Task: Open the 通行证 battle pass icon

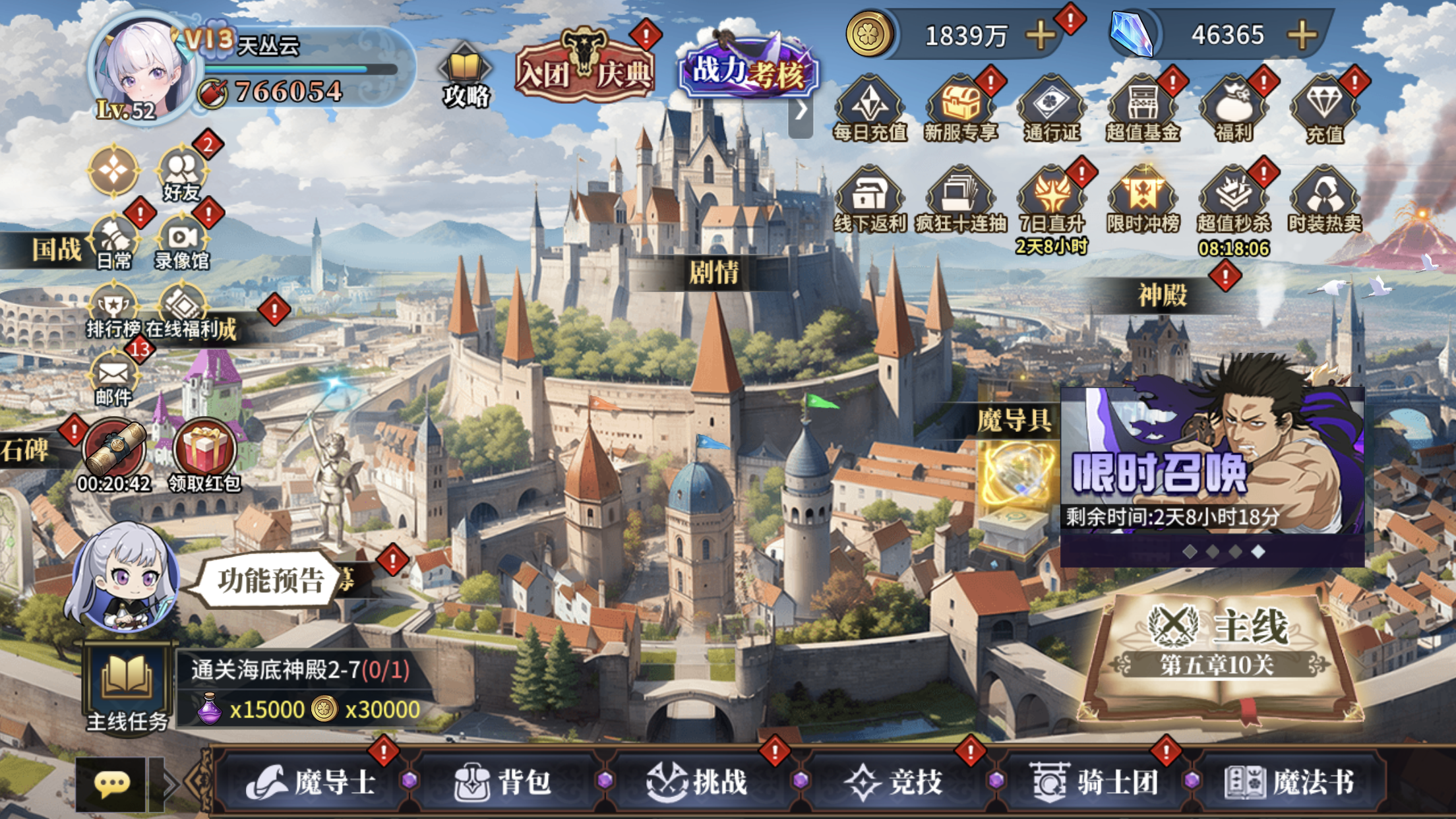Action: coord(1052,109)
